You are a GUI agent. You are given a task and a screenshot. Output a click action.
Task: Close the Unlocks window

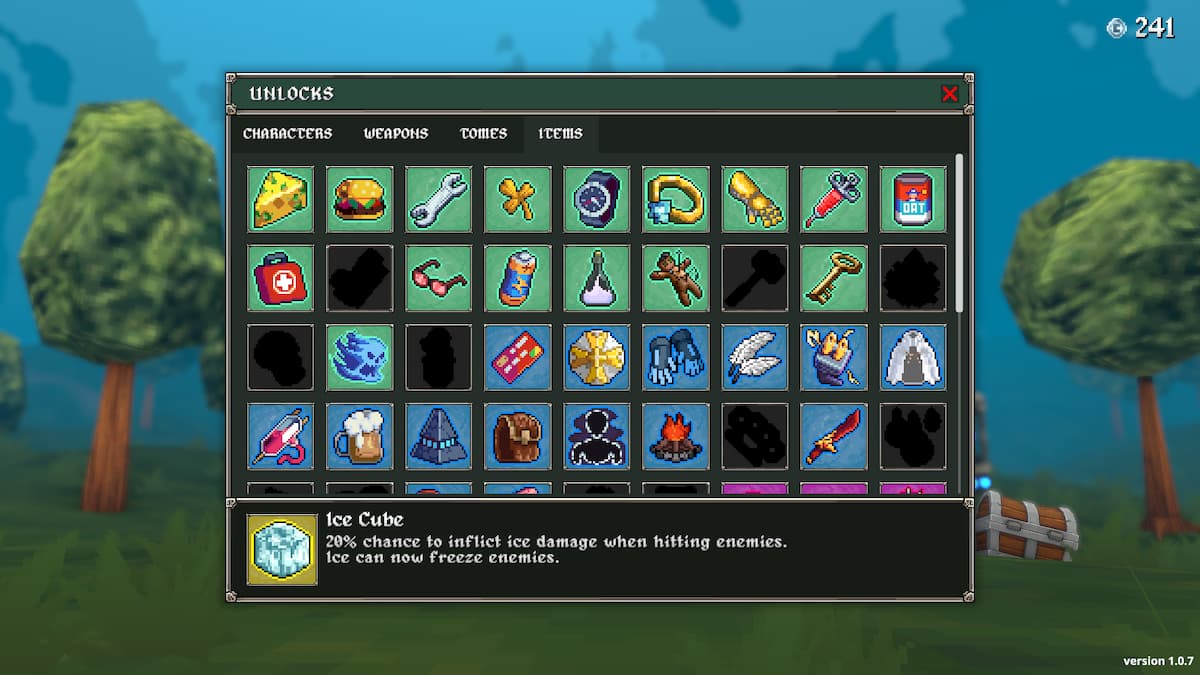(x=949, y=94)
